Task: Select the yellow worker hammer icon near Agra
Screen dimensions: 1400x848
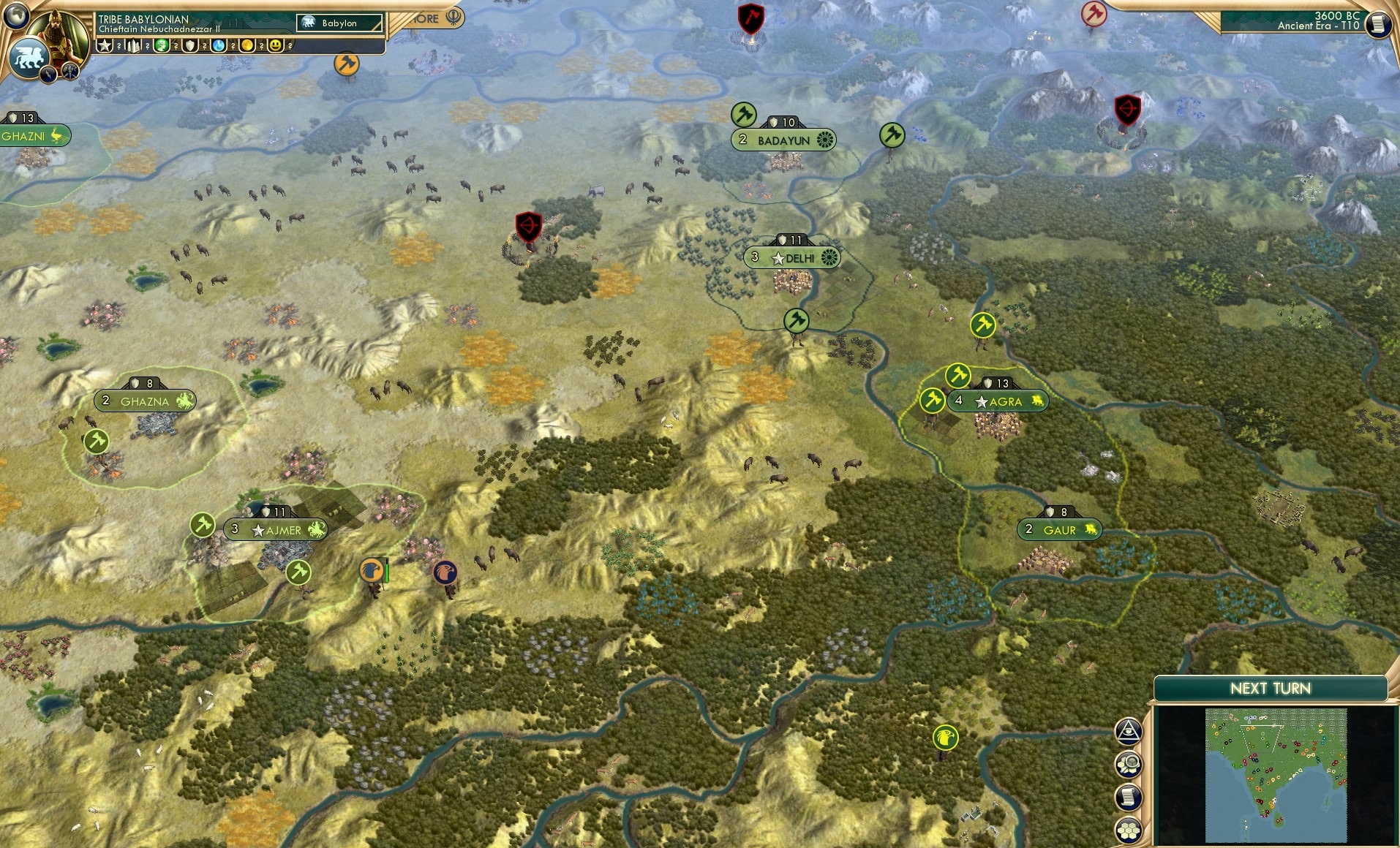Action: pyautogui.click(x=957, y=375)
